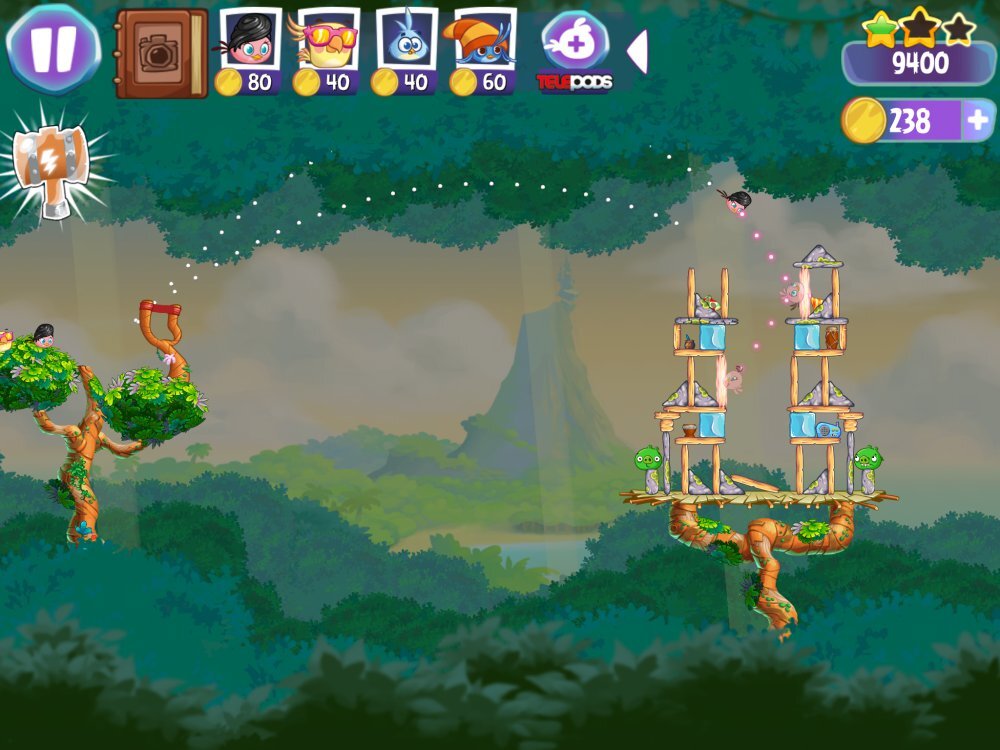
Task: Select the orange-beanie bird costing 60
Action: tap(484, 52)
